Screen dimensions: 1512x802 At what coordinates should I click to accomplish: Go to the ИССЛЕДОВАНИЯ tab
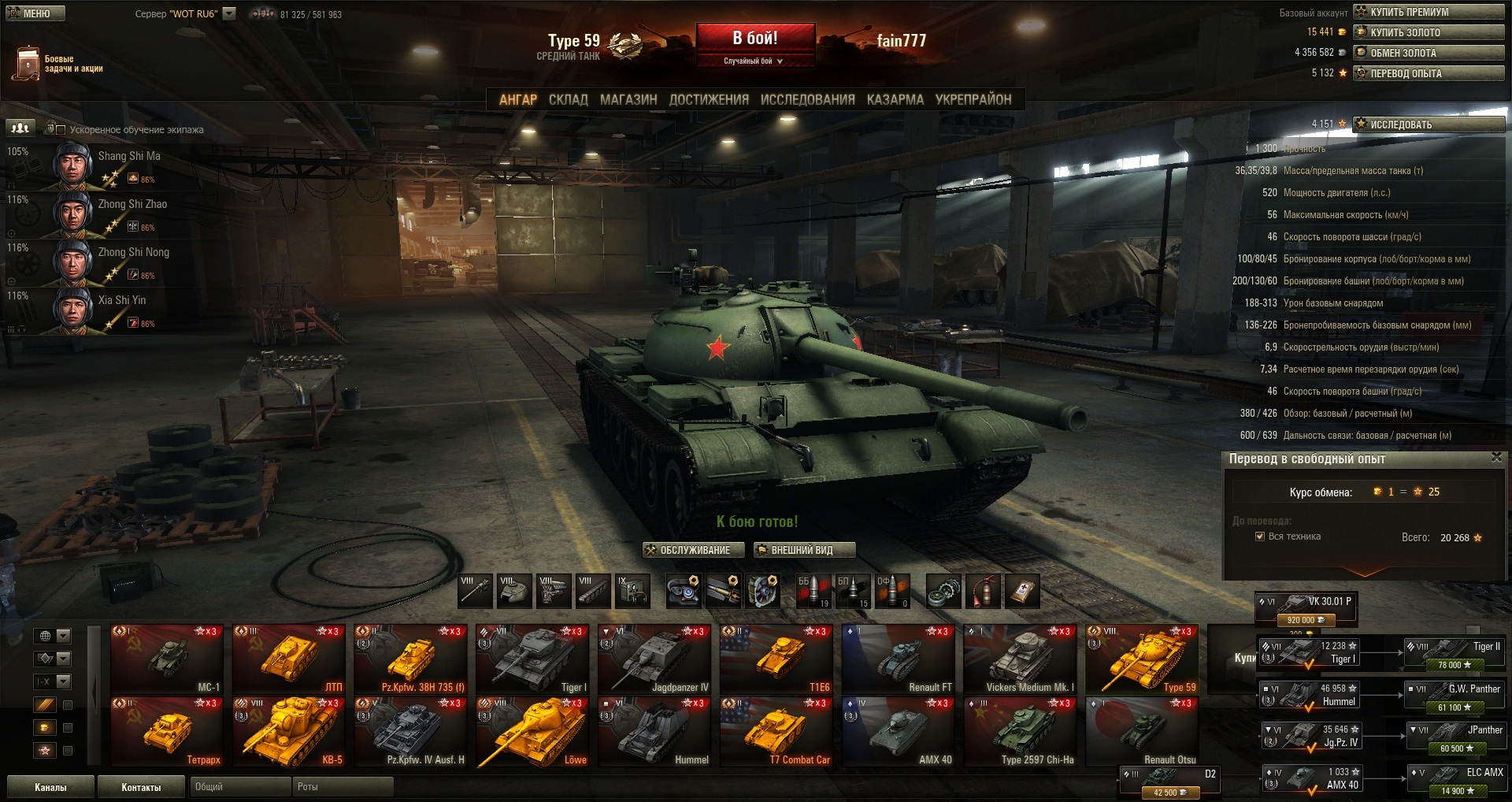click(x=807, y=100)
